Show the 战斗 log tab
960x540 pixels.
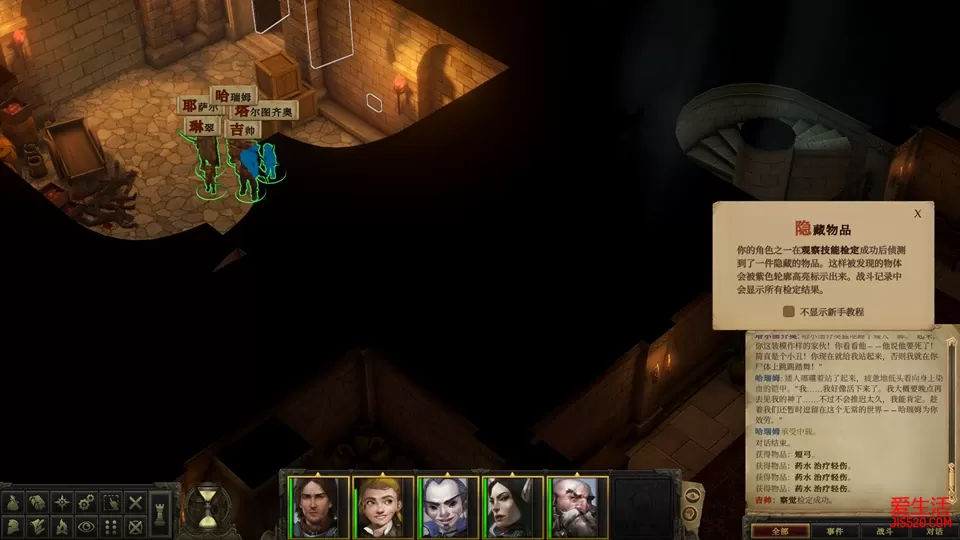tap(886, 530)
